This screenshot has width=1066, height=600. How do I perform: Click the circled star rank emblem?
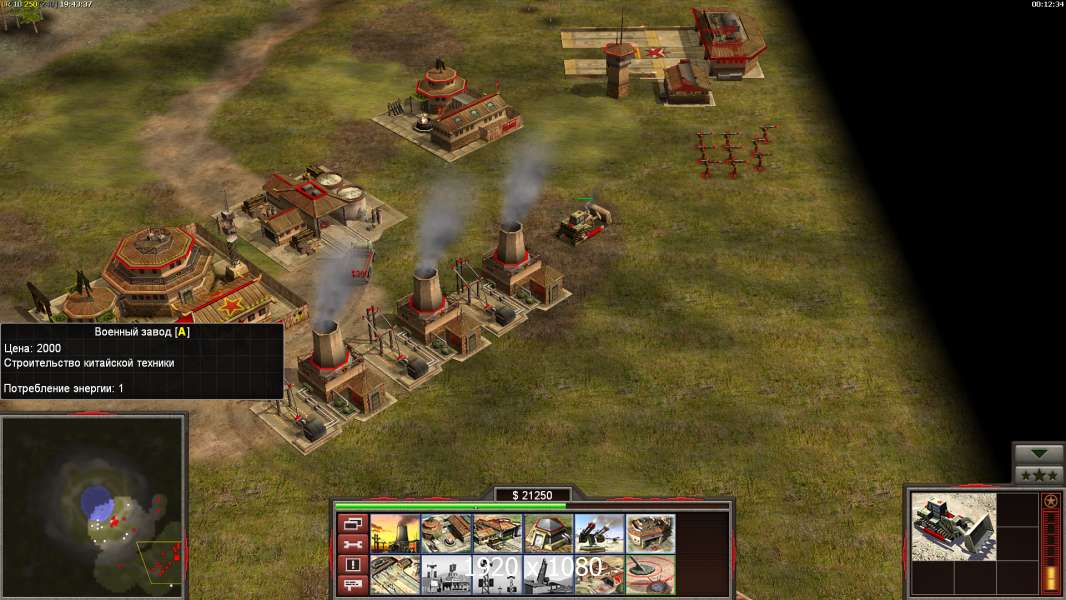pyautogui.click(x=1050, y=501)
